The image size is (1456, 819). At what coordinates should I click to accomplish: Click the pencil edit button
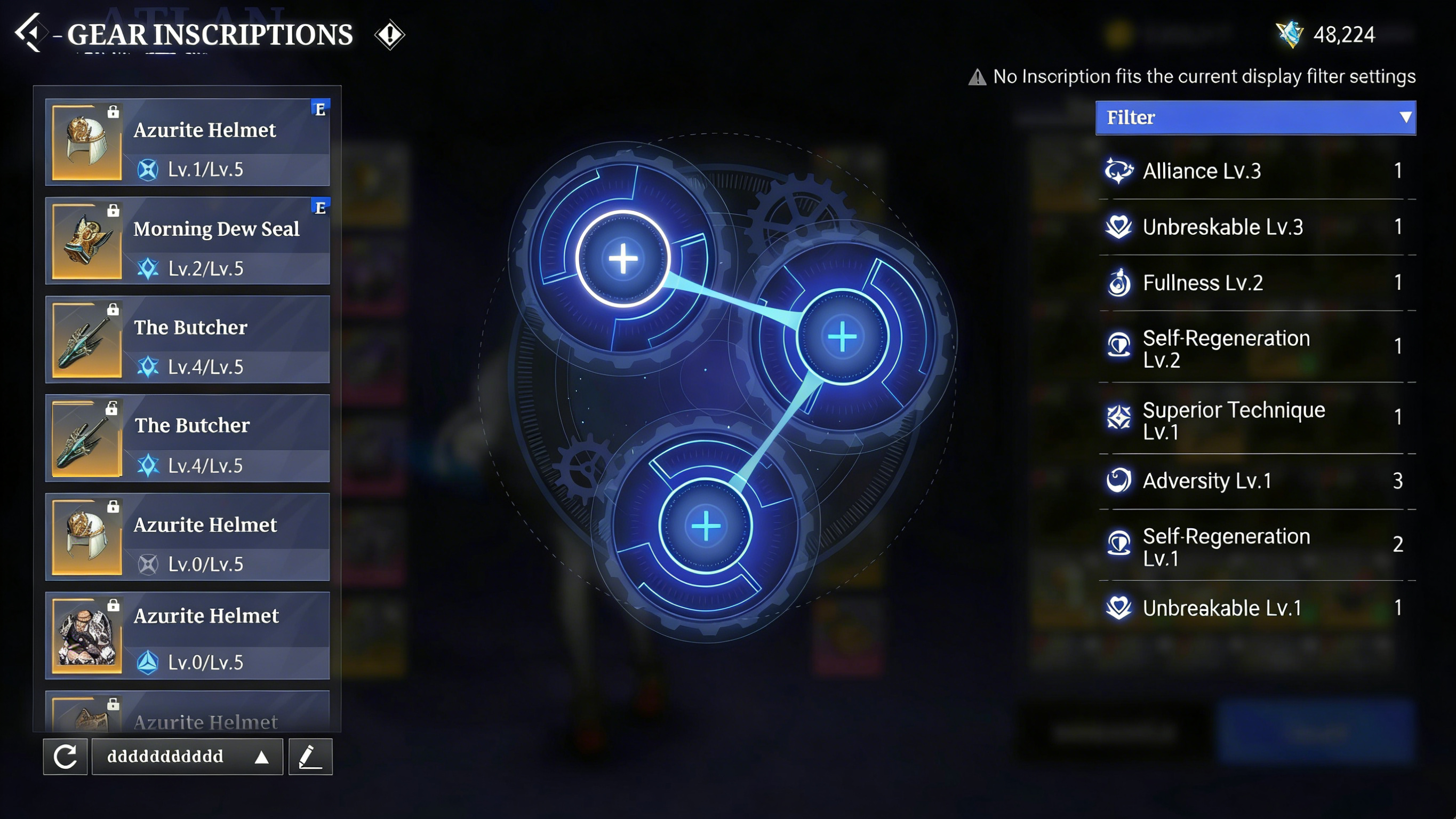point(310,756)
